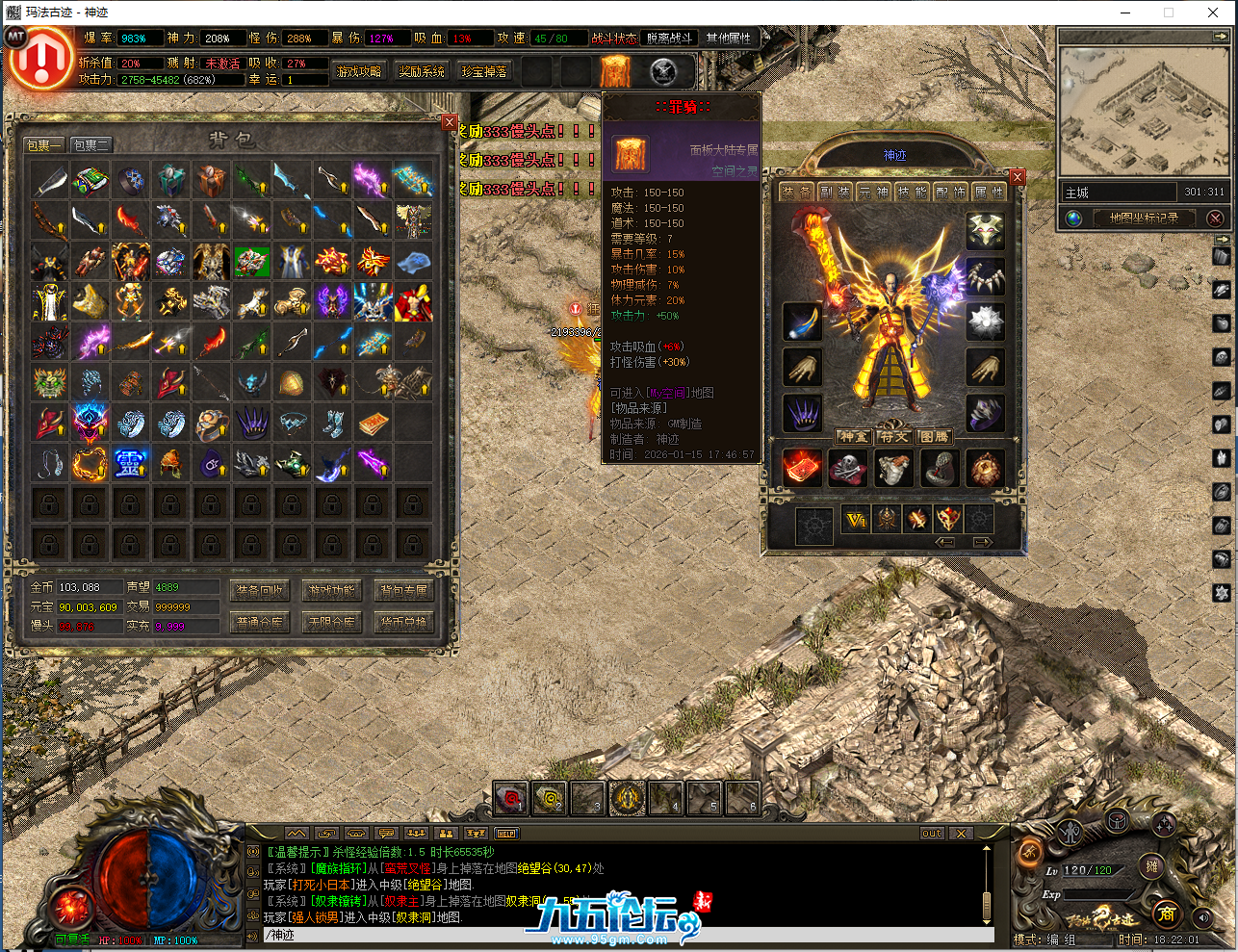
Task: Open the 普通仓库 normal warehouse
Action: [x=260, y=623]
